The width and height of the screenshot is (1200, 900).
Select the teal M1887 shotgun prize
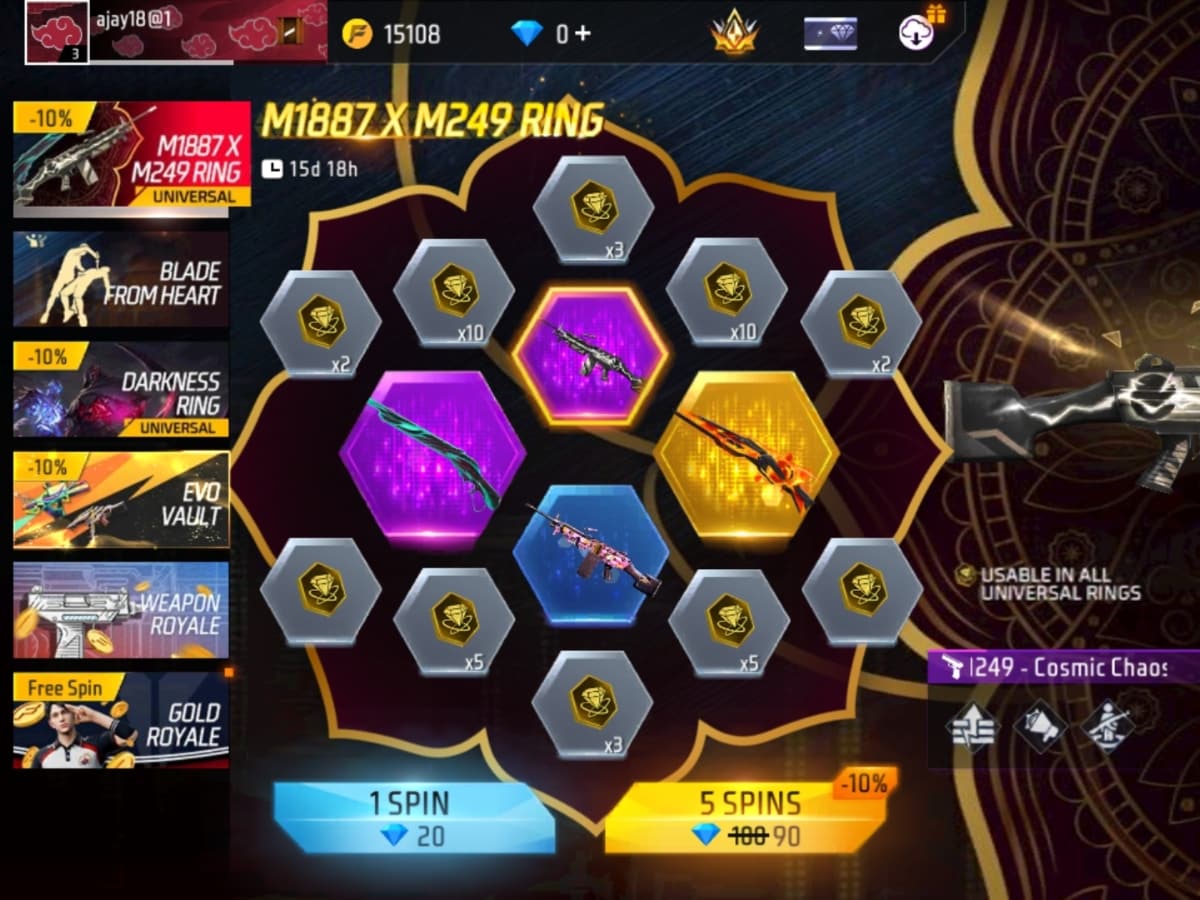(x=432, y=456)
